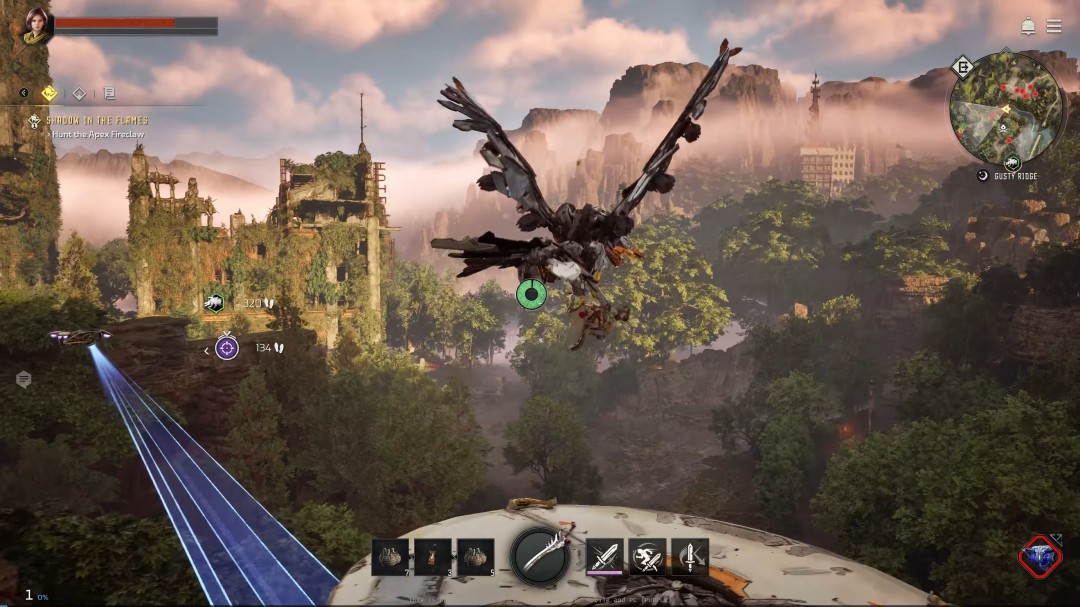Click the red-framed machine icon
This screenshot has width=1080, height=607.
pyautogui.click(x=1040, y=557)
